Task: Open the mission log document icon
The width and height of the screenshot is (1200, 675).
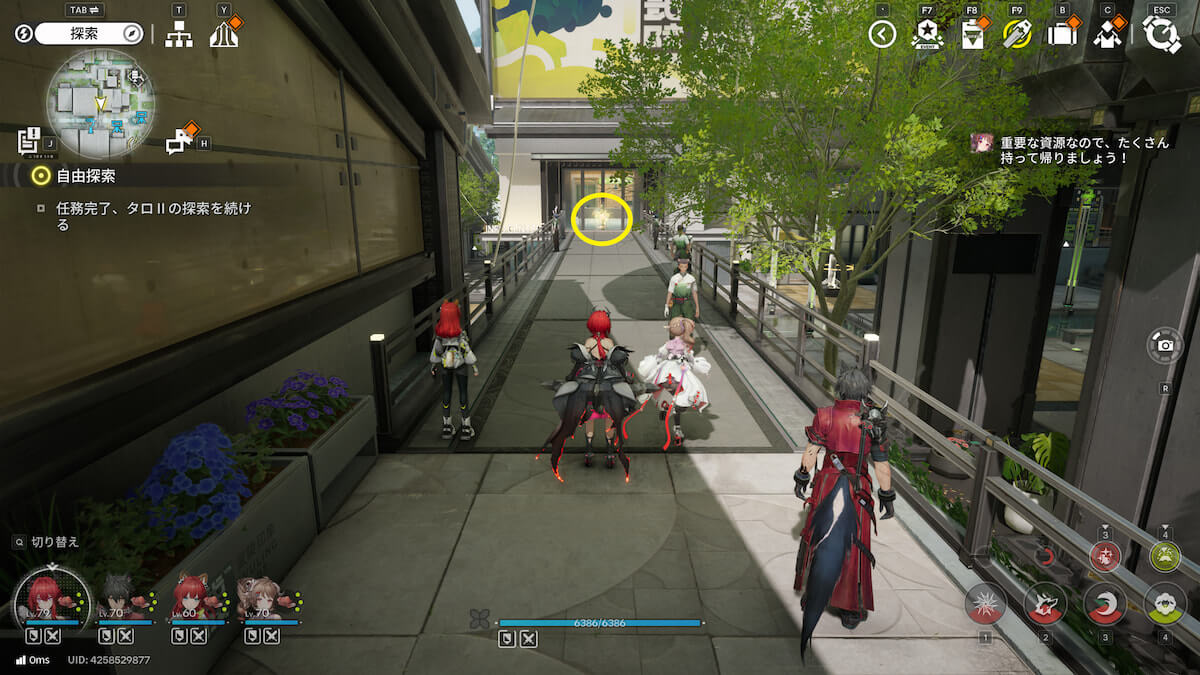Action: (28, 141)
